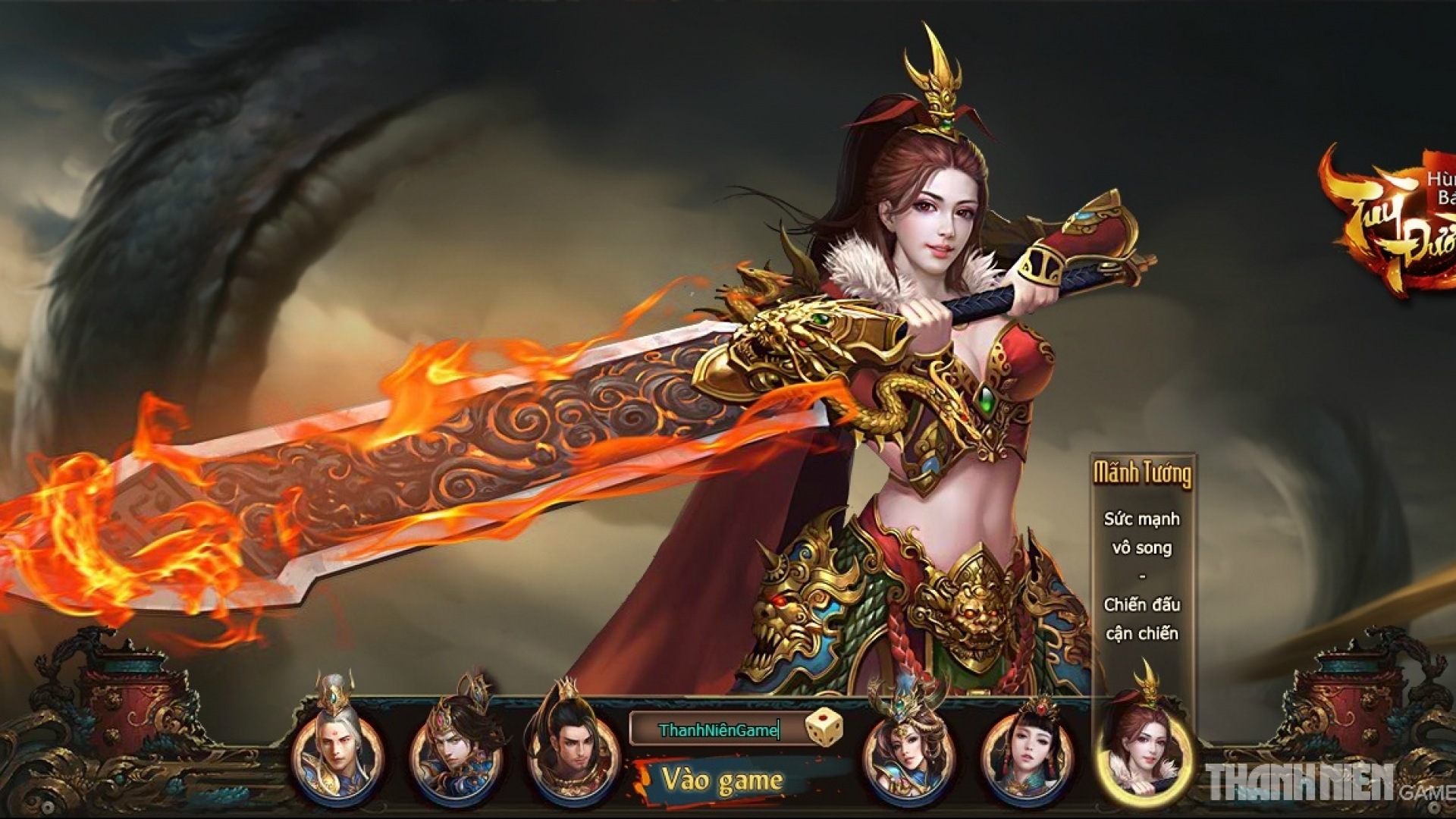Screen dimensions: 1456x819
Task: Select the highlighted Mãnh Tướng warrior portrait
Action: [1143, 751]
